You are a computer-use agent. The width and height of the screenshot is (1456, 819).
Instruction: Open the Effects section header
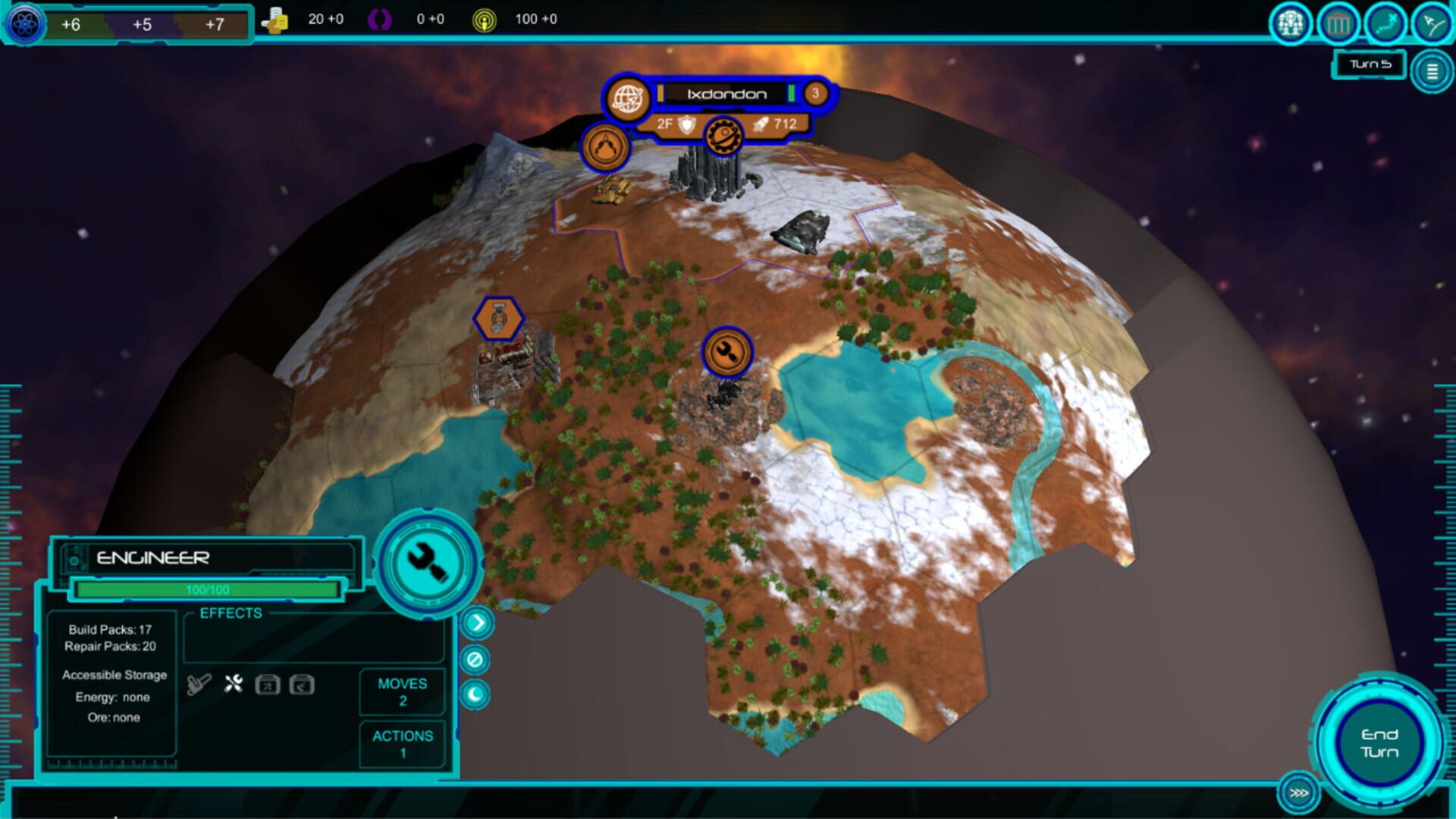[x=230, y=613]
